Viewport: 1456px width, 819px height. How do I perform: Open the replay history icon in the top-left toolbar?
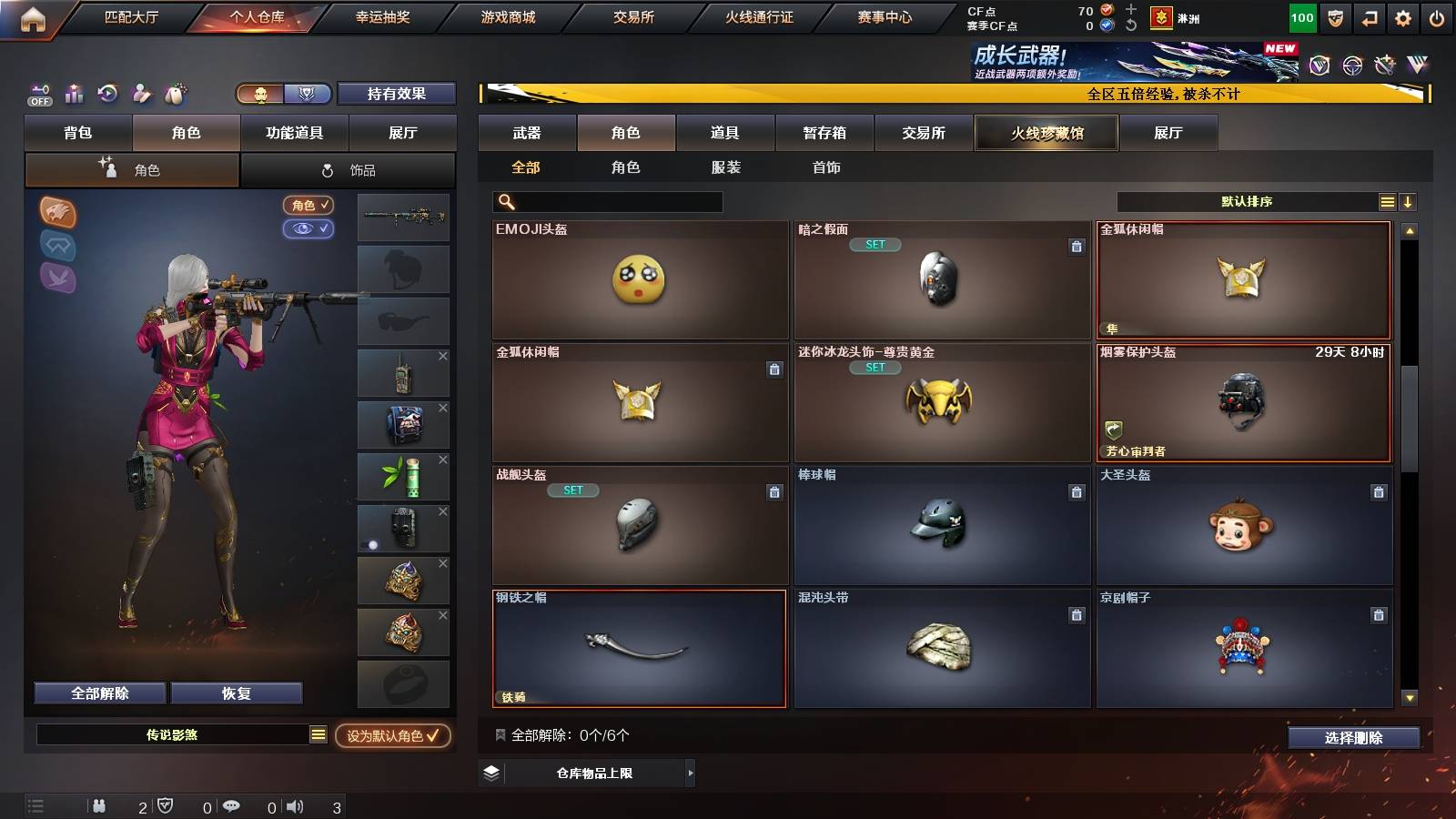pos(108,93)
